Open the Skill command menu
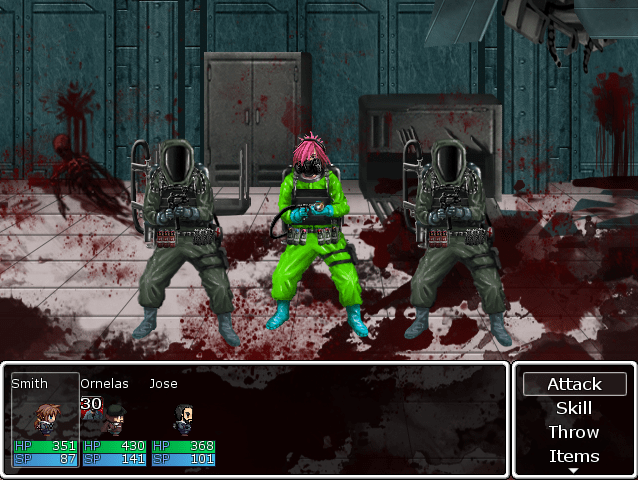The image size is (638, 480). 574,408
